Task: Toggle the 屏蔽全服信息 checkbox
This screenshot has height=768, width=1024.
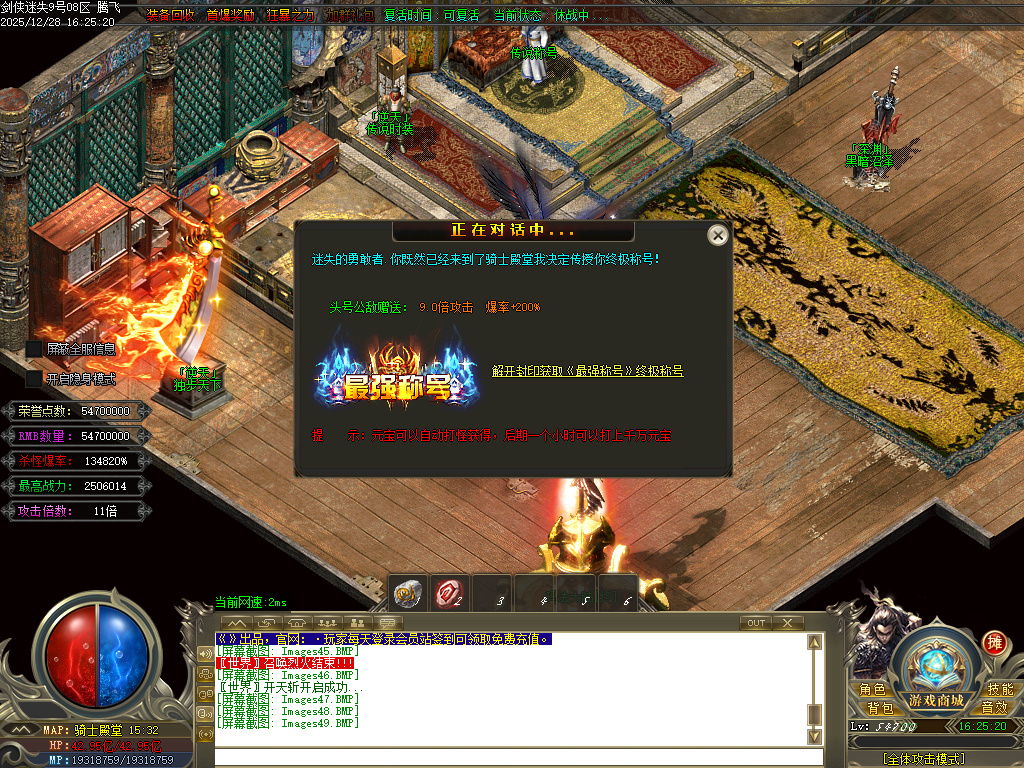Action: click(x=35, y=349)
